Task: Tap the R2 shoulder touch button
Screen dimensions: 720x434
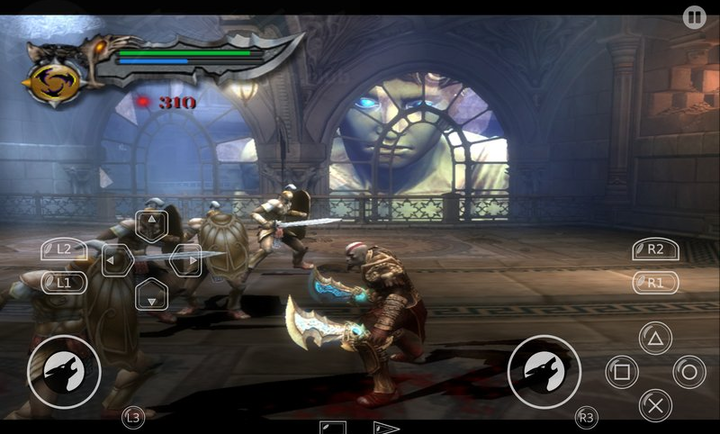Action: pyautogui.click(x=655, y=250)
